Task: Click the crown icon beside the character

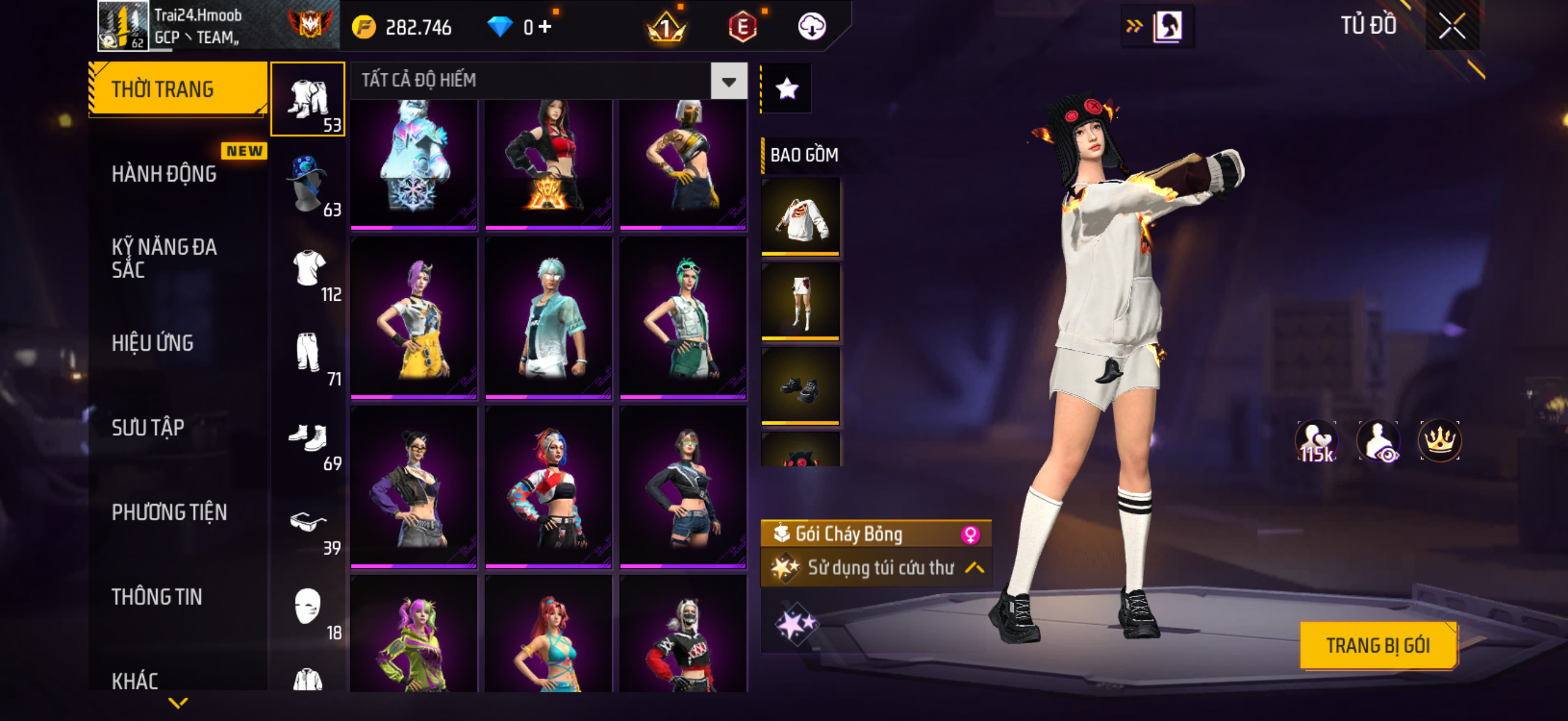Action: click(1439, 441)
